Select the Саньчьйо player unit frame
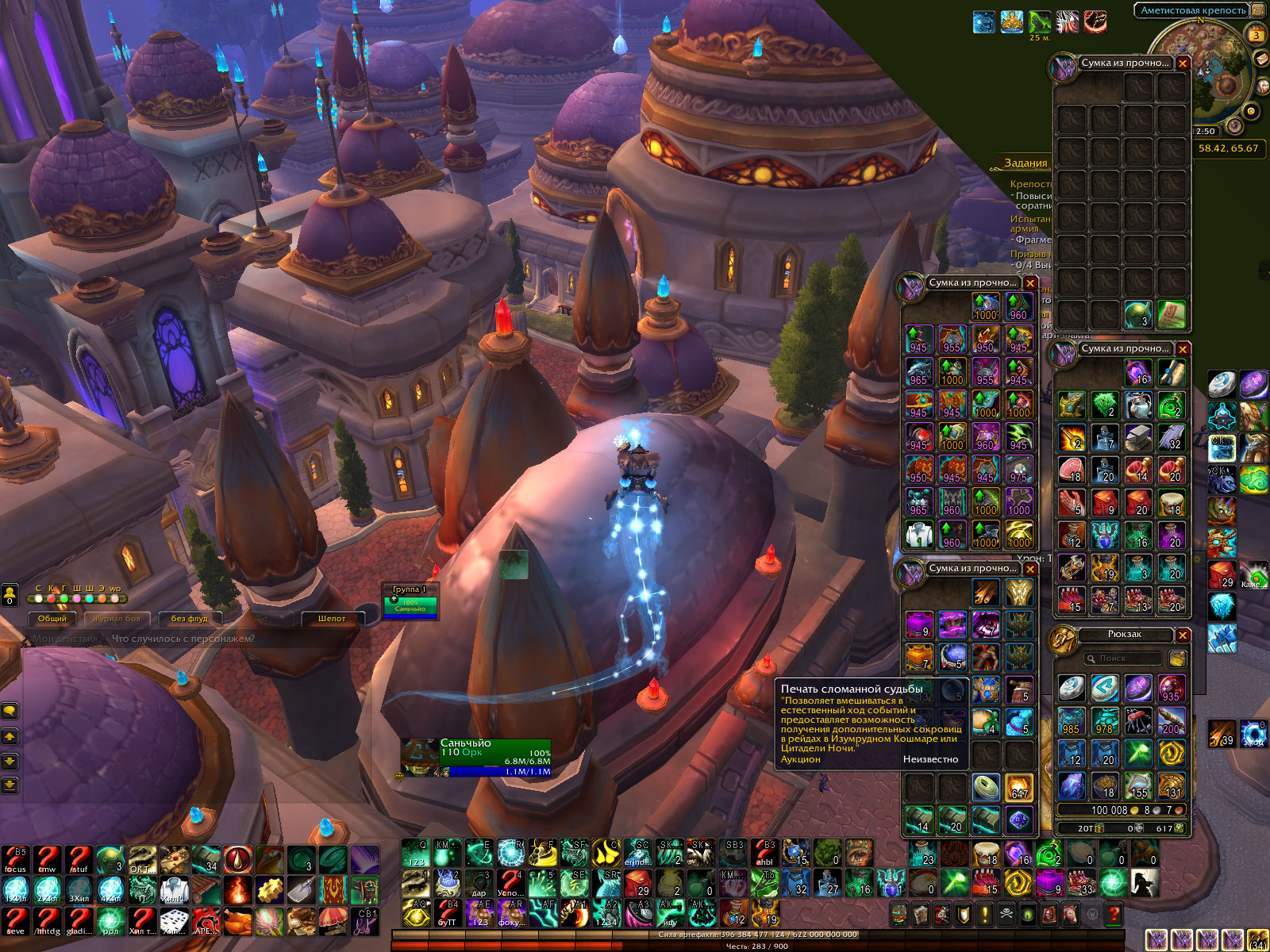 476,758
